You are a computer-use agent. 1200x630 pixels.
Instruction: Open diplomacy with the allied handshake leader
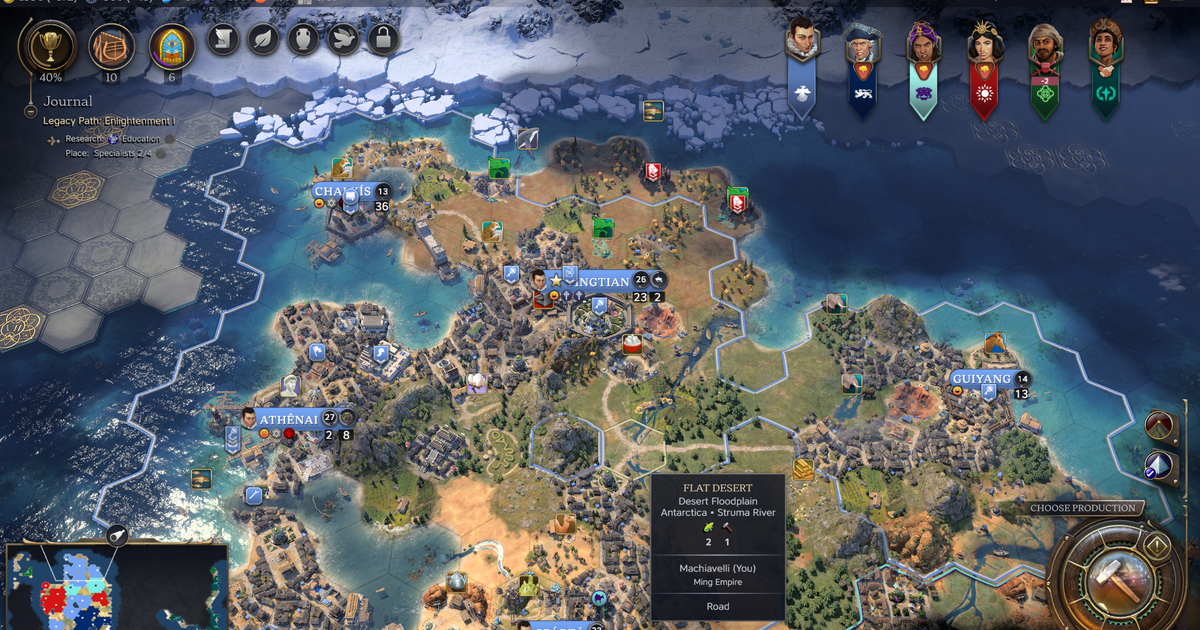click(1105, 42)
